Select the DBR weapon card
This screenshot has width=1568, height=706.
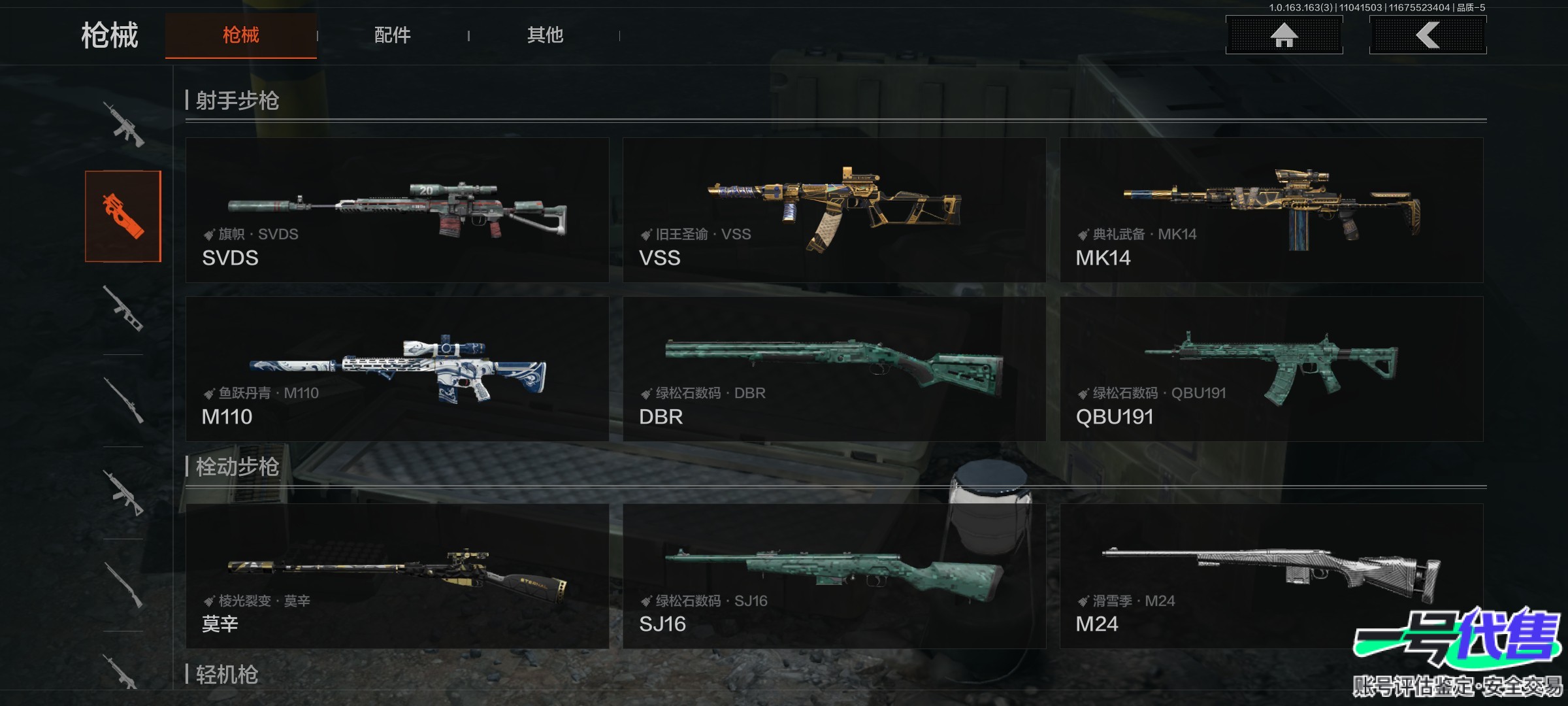pos(834,369)
